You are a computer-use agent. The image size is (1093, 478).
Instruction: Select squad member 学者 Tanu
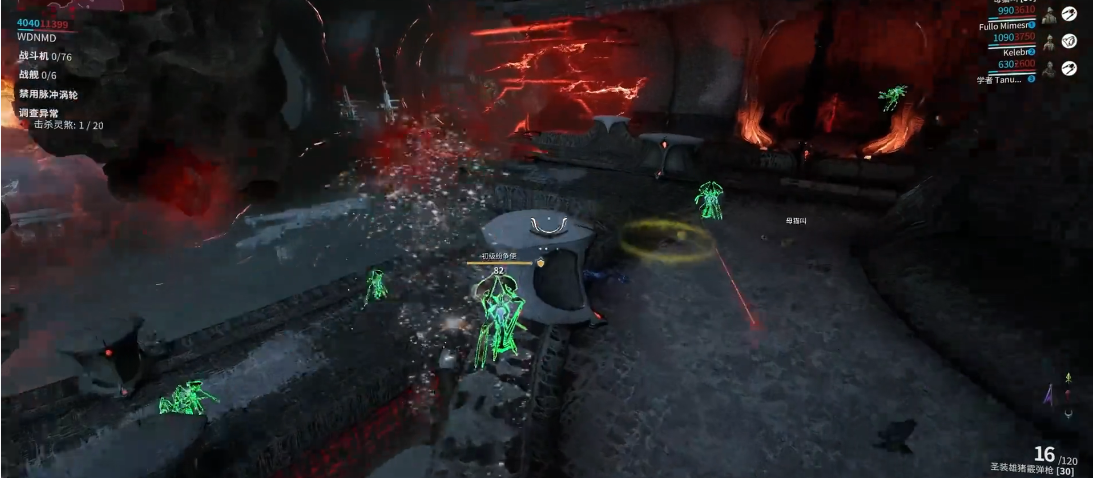click(x=1003, y=79)
